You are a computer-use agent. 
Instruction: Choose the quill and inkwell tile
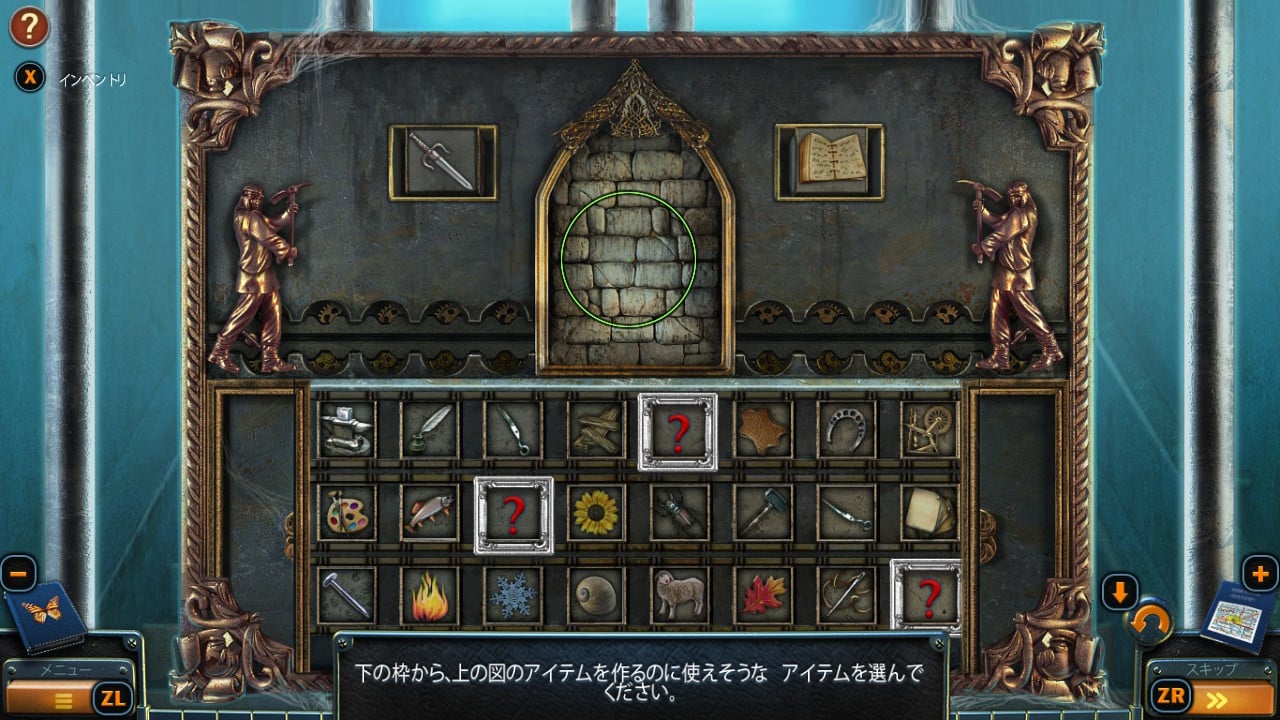pyautogui.click(x=430, y=429)
